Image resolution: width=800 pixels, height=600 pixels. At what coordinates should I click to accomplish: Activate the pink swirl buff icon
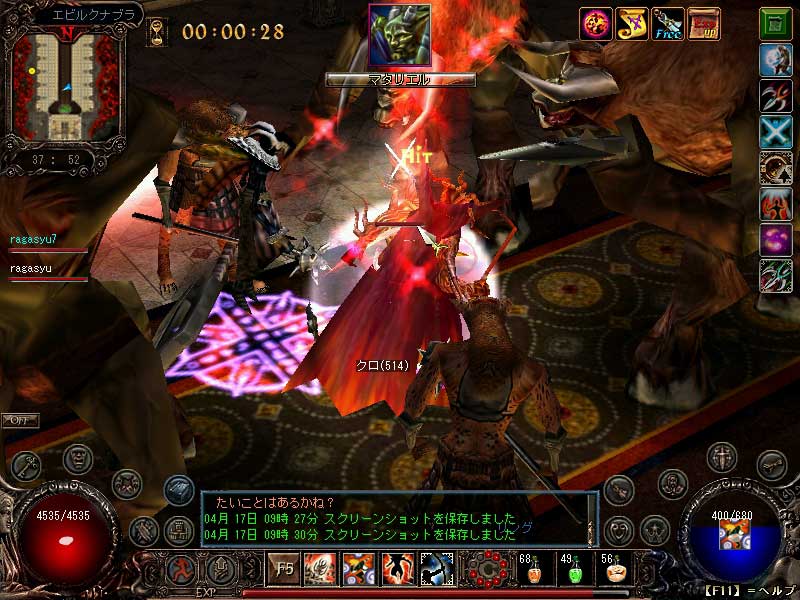(595, 23)
